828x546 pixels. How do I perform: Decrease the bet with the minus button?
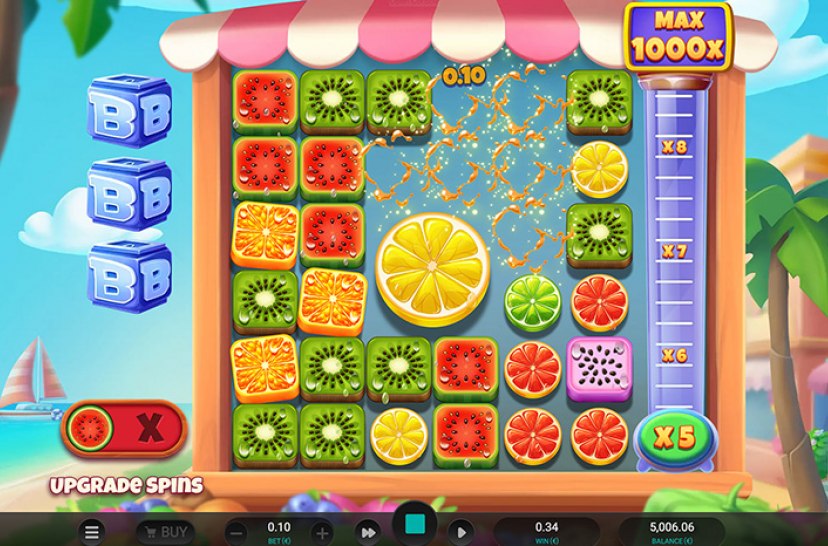tap(236, 532)
